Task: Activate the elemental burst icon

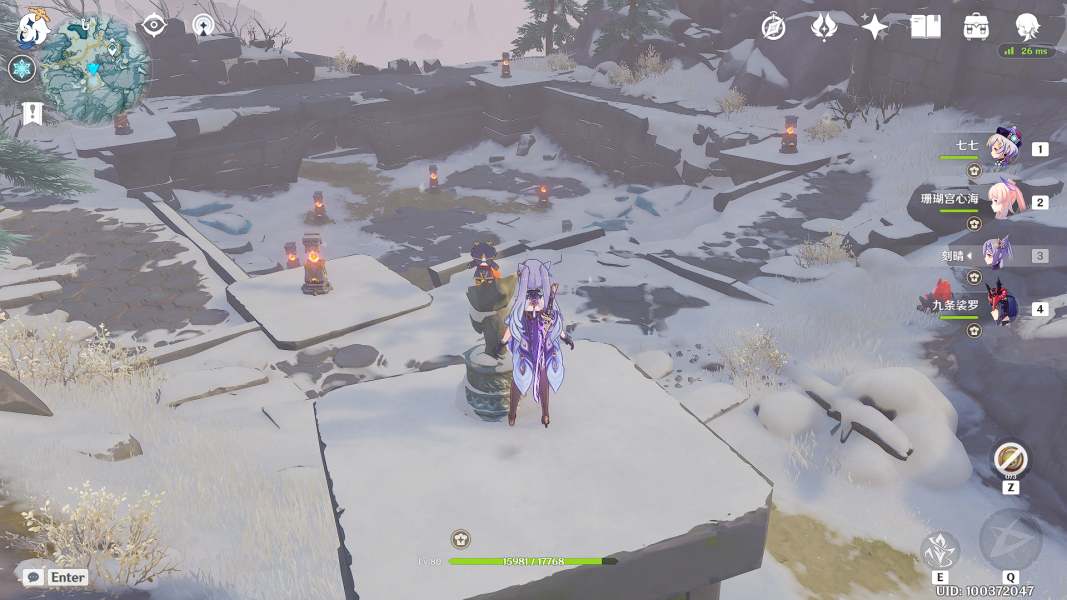Action: (x=1010, y=540)
